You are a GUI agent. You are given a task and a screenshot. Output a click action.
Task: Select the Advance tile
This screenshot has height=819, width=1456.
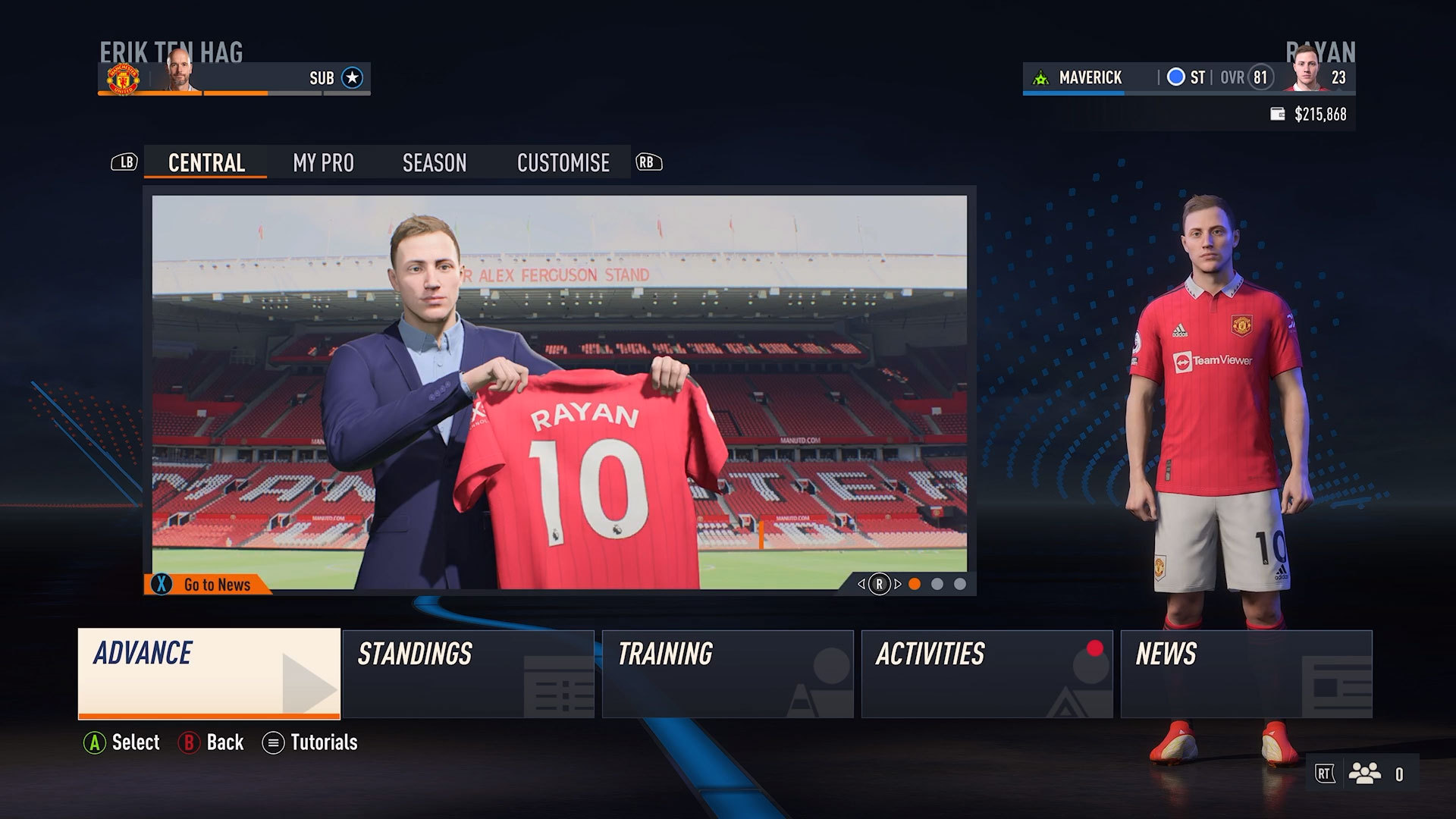coord(209,673)
